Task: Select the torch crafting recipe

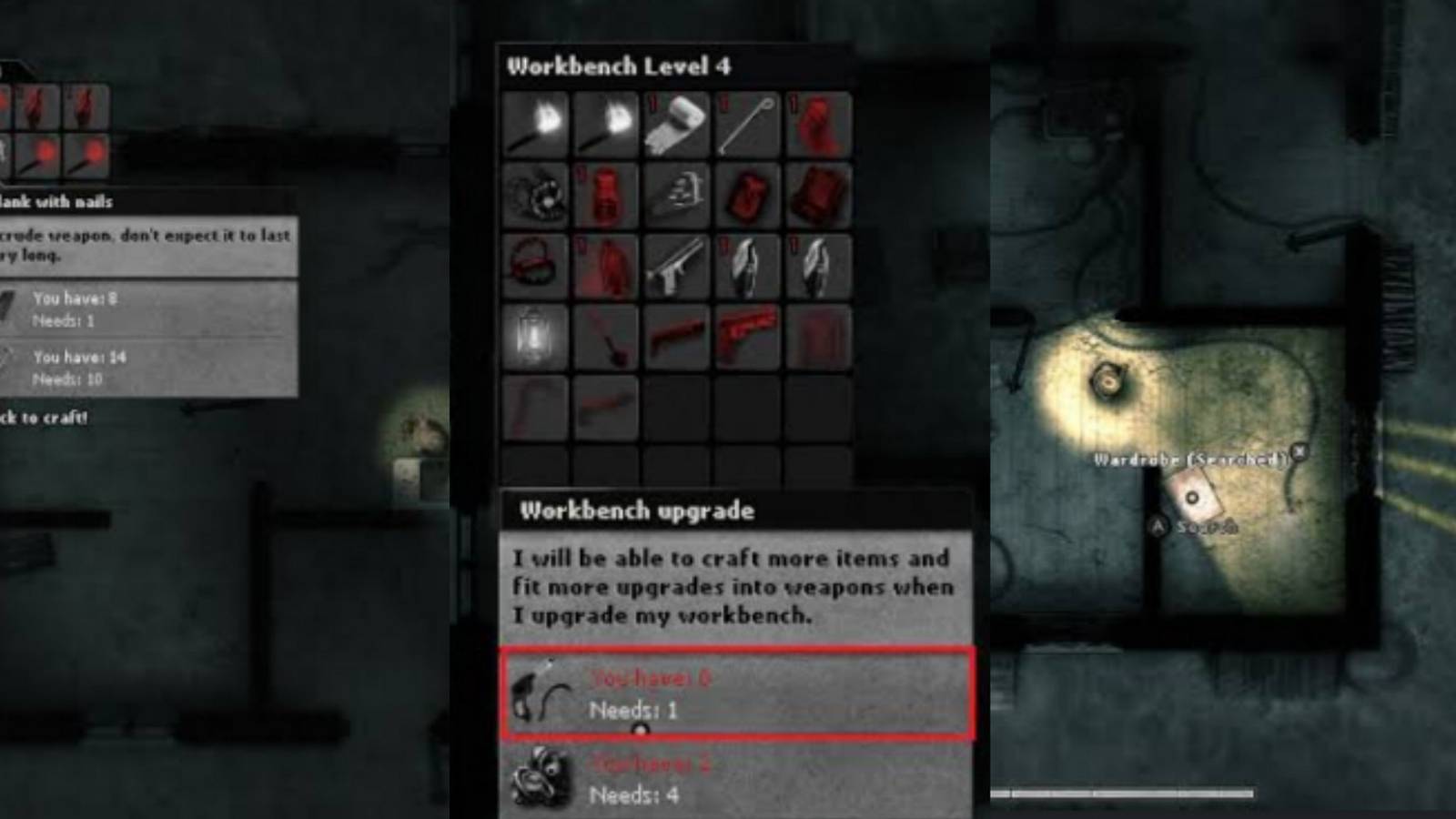Action: coord(535,124)
